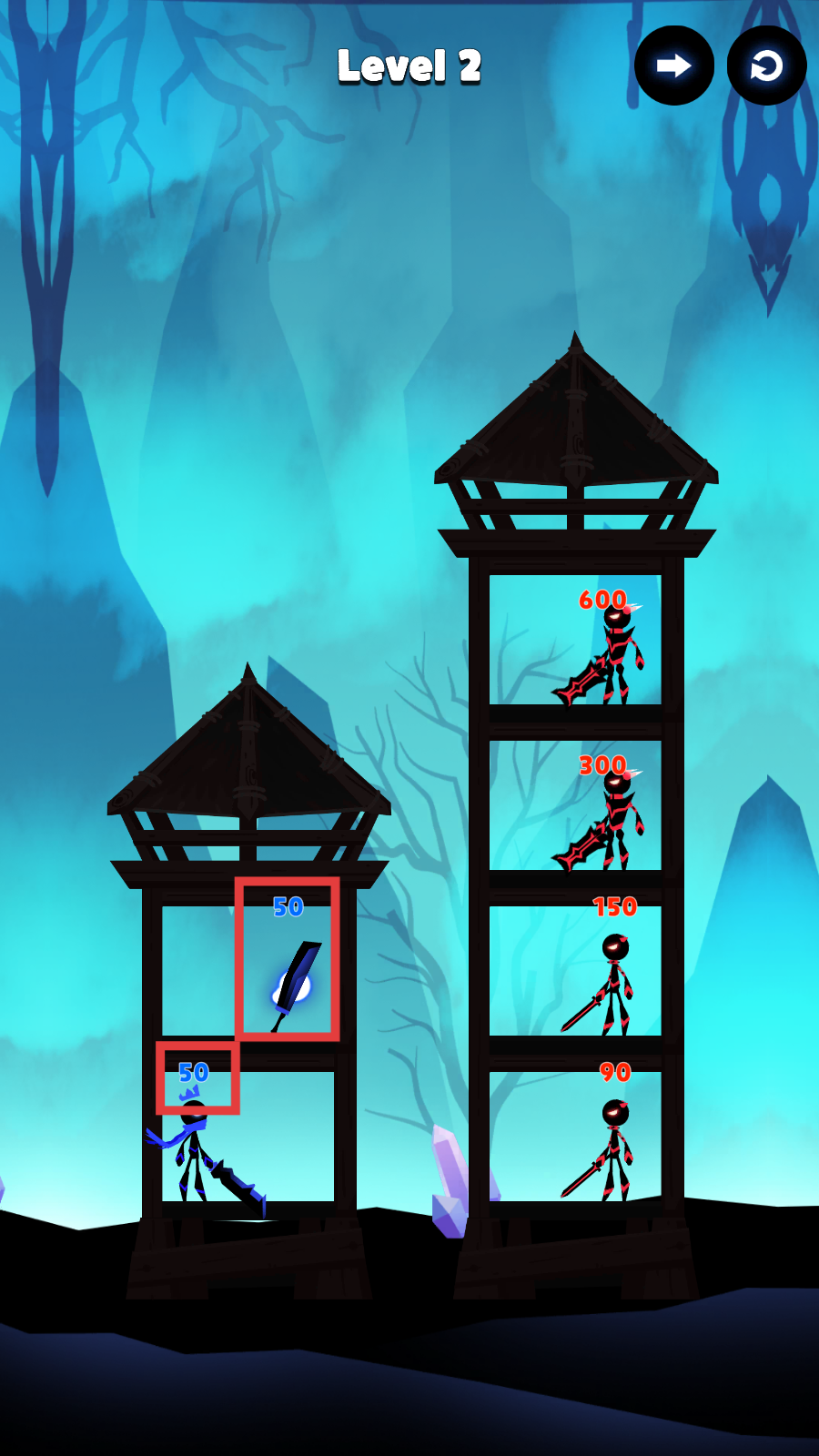Target the enemy tower room marked 600
This screenshot has height=1456, width=819.
(x=575, y=641)
